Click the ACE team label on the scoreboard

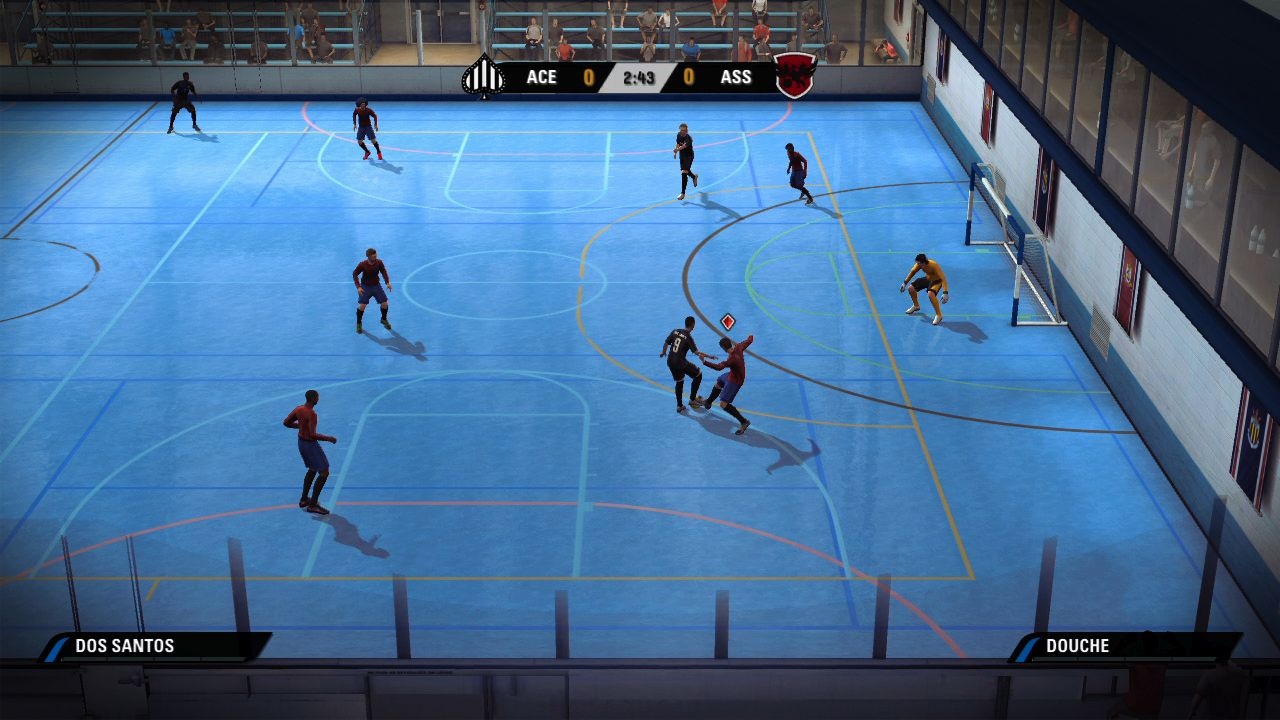pos(541,77)
